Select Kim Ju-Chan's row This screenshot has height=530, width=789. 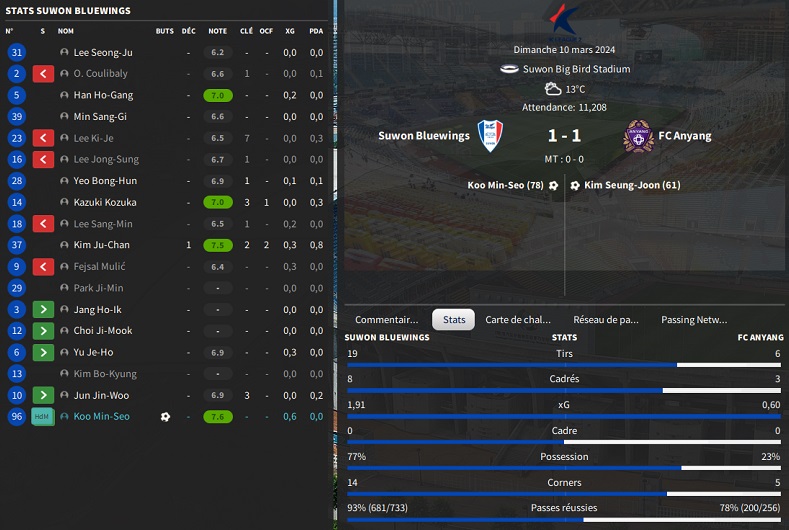tap(102, 245)
